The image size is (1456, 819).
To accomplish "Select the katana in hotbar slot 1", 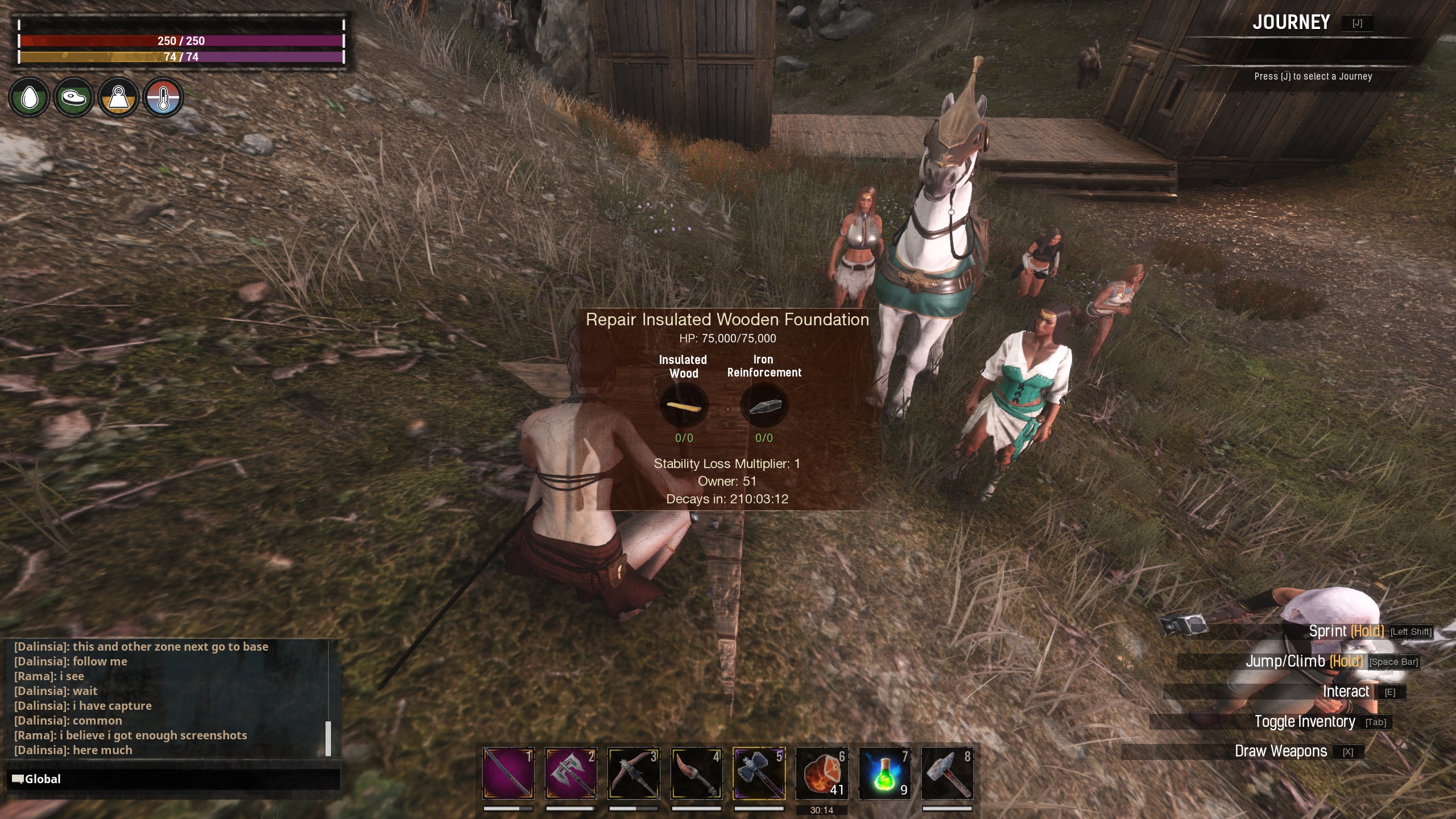I will coord(508,773).
